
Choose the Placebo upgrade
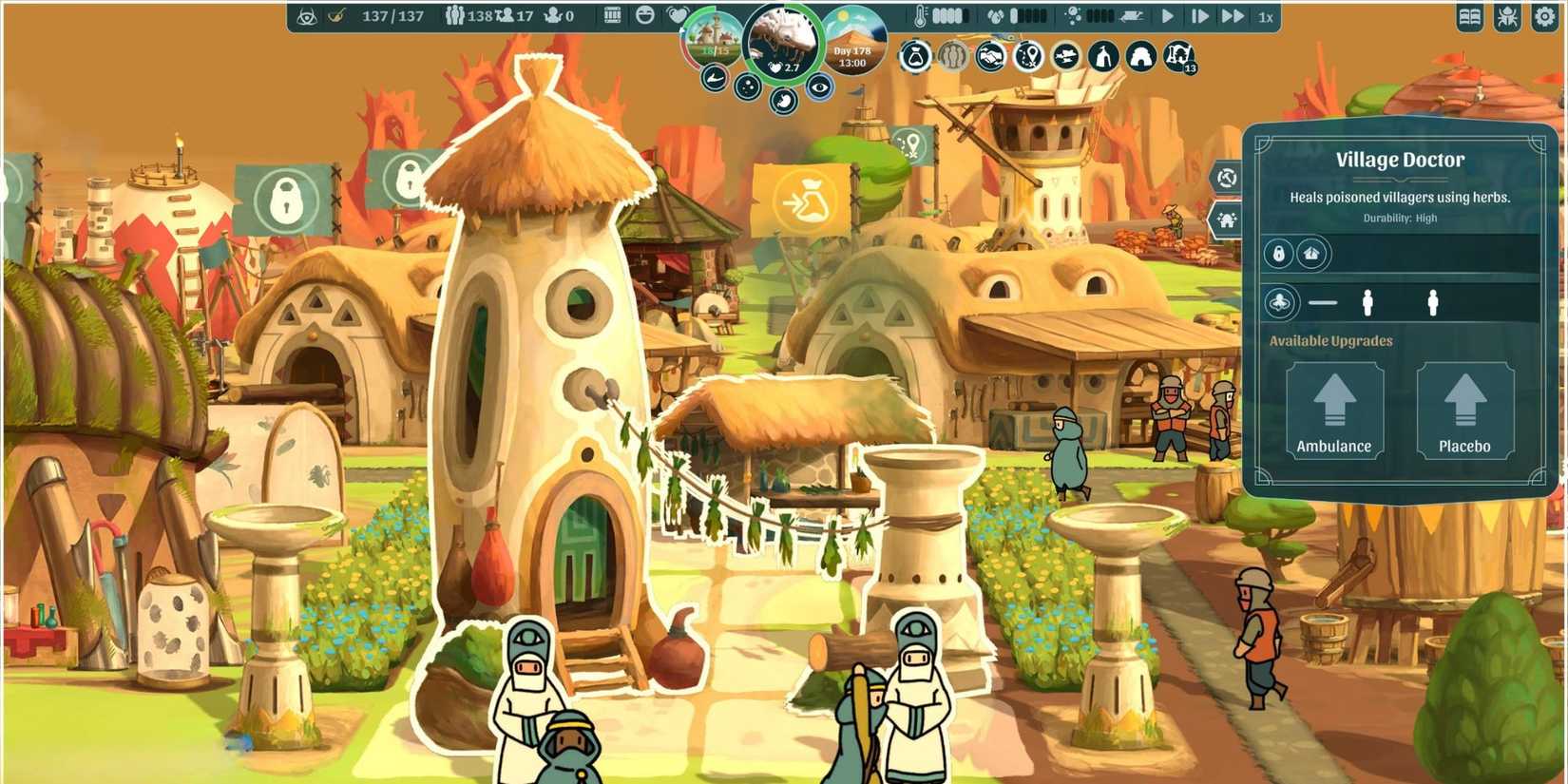1464,411
